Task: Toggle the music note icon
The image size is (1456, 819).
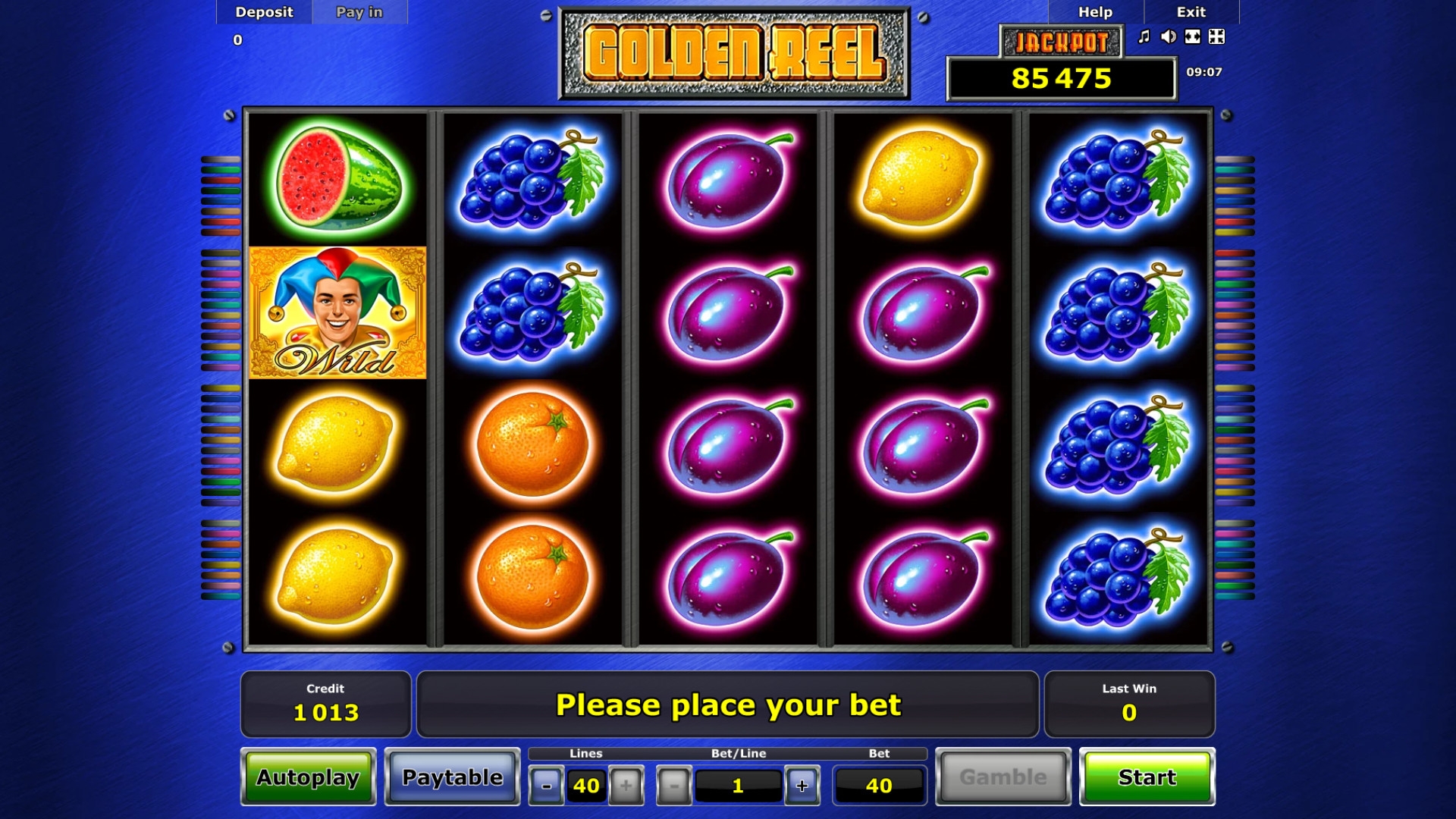Action: [x=1144, y=36]
